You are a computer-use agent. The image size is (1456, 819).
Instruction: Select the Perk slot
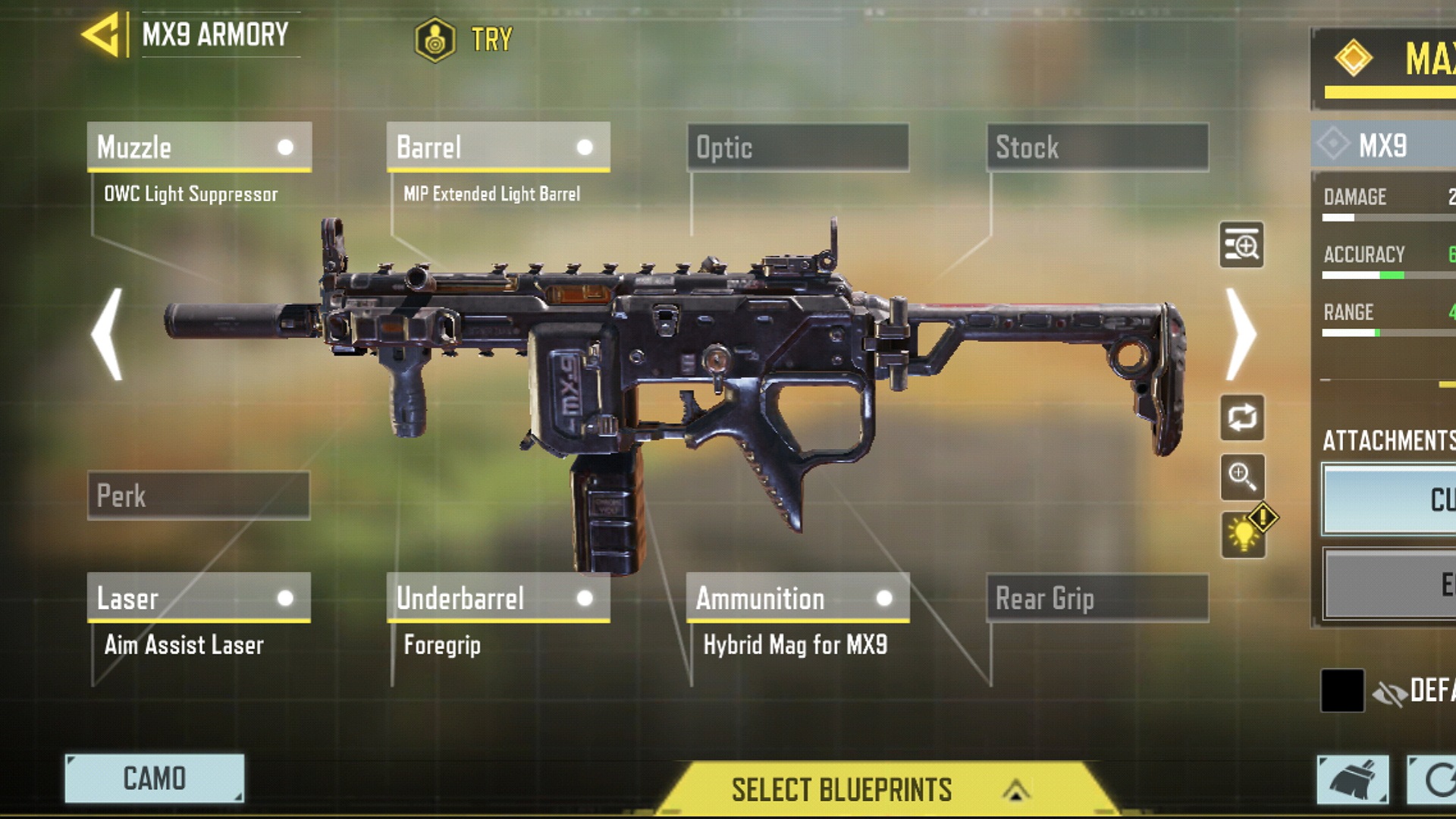click(199, 496)
